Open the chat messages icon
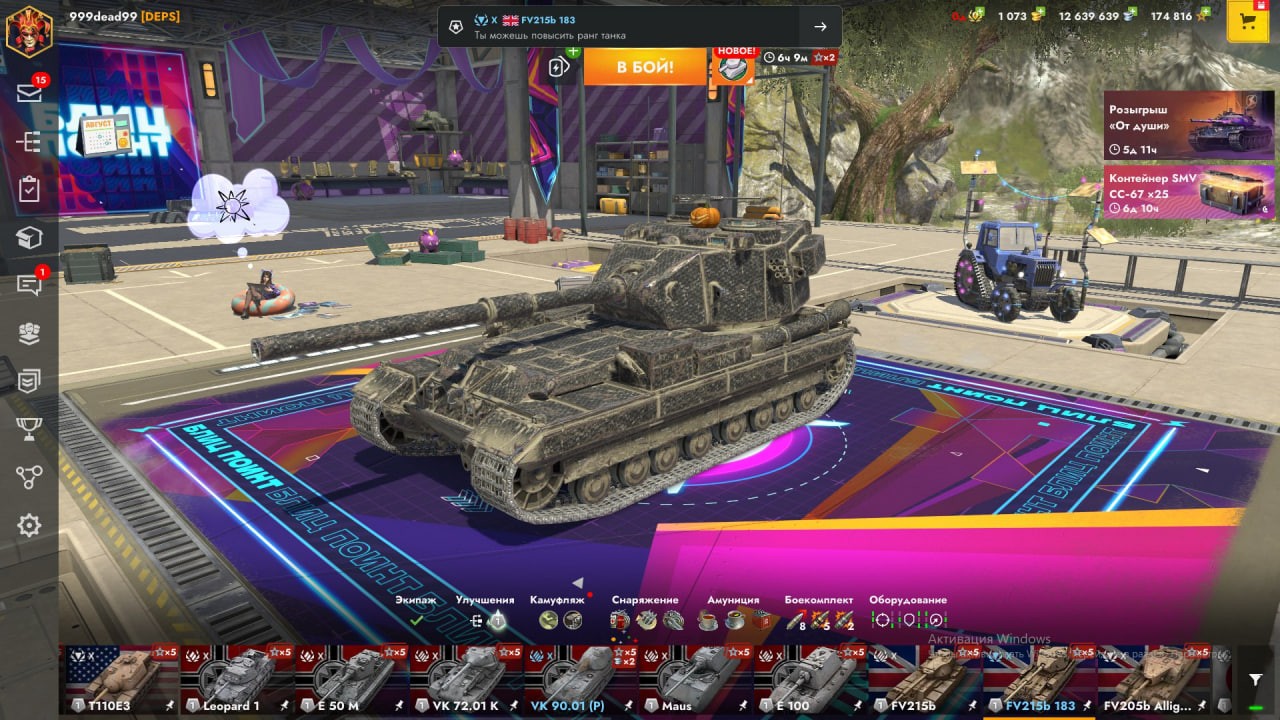Viewport: 1280px width, 720px height. point(29,285)
